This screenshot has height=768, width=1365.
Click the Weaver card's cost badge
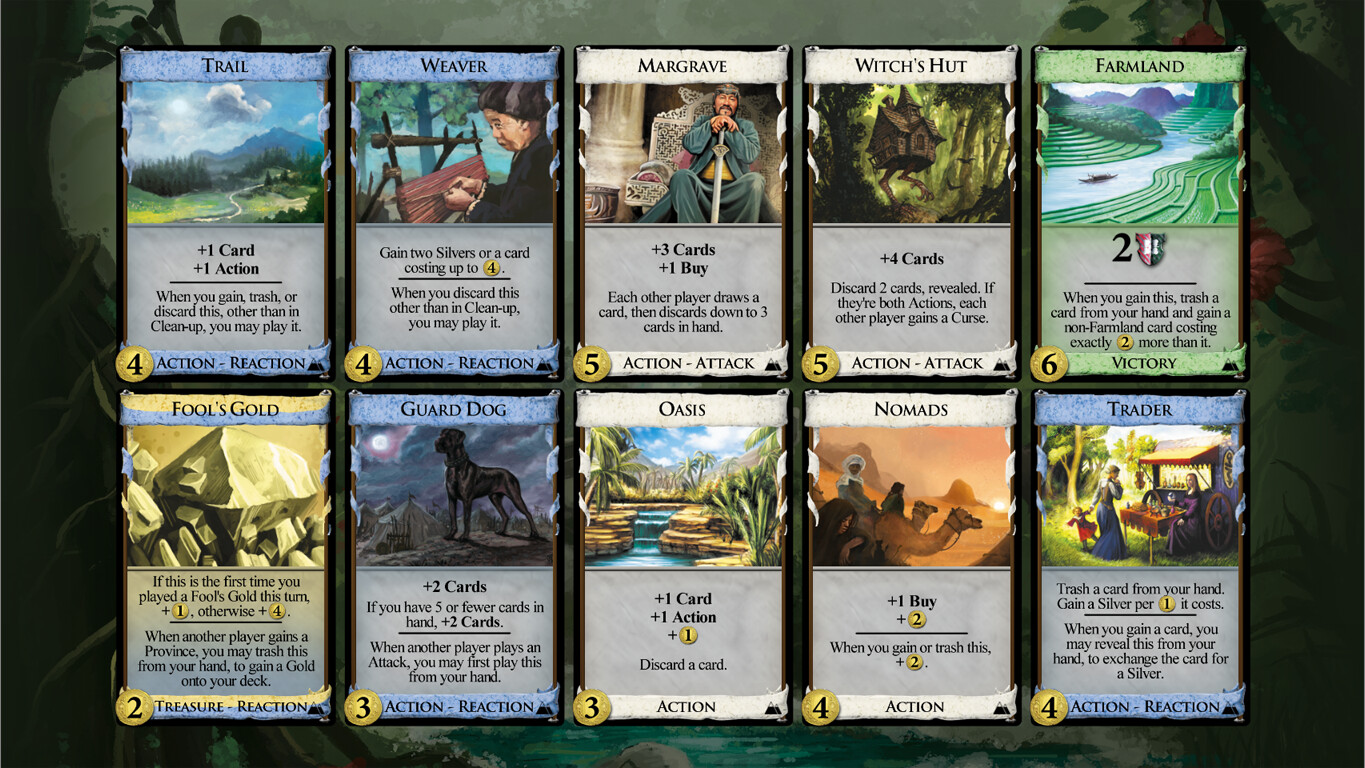pos(361,363)
